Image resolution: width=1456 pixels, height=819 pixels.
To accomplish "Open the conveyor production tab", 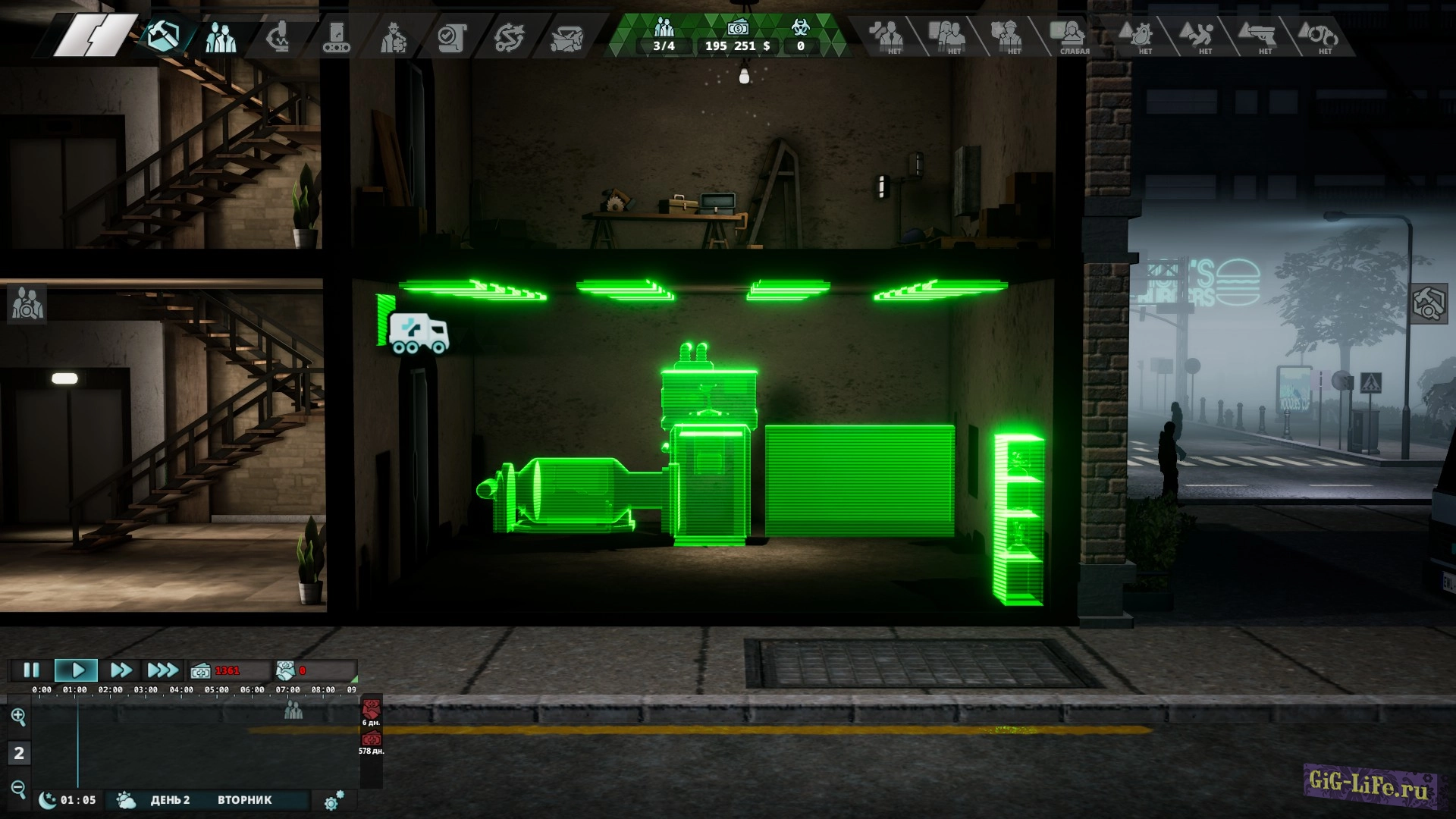I will coord(336,36).
